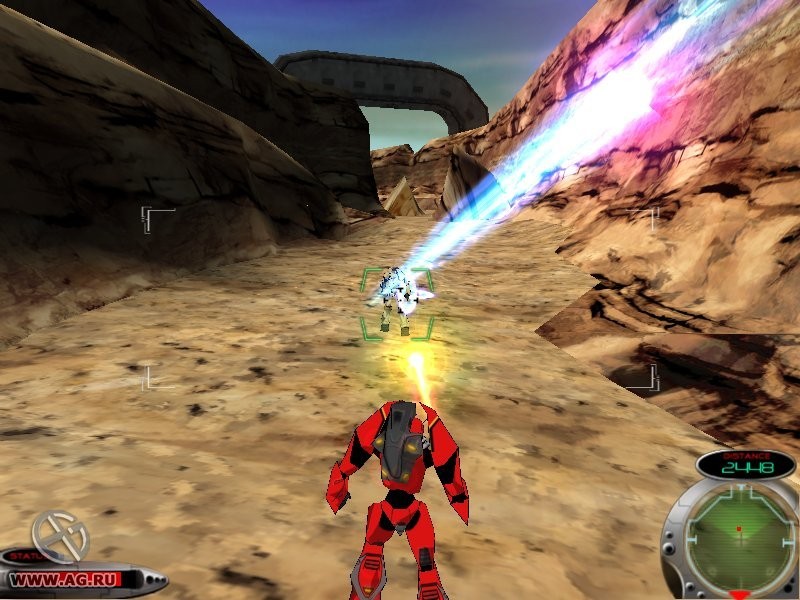Screen dimensions: 800x600
Task: Select the white mech in the green target brackets
Action: click(396, 297)
